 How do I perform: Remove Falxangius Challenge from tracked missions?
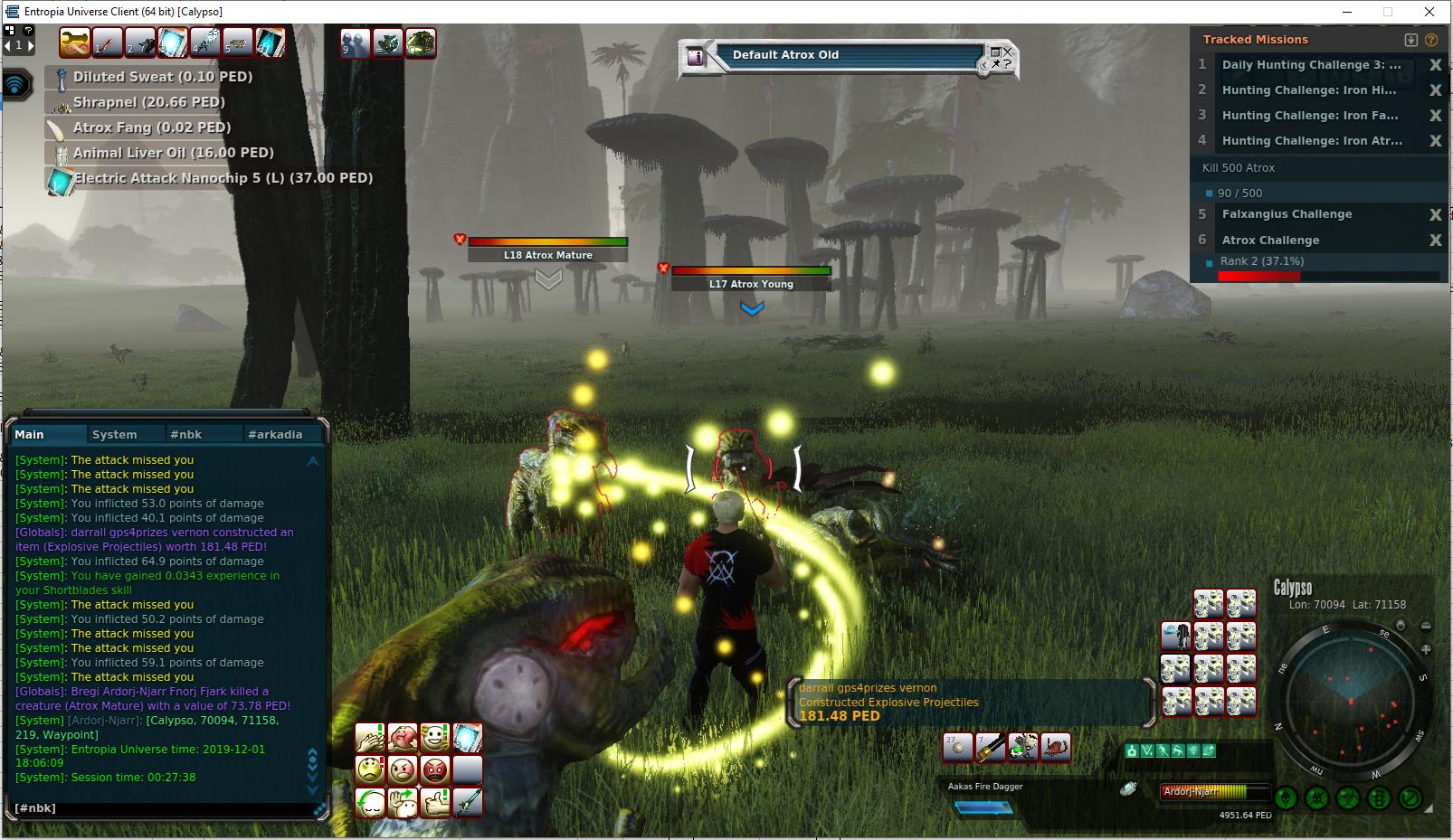click(x=1435, y=215)
